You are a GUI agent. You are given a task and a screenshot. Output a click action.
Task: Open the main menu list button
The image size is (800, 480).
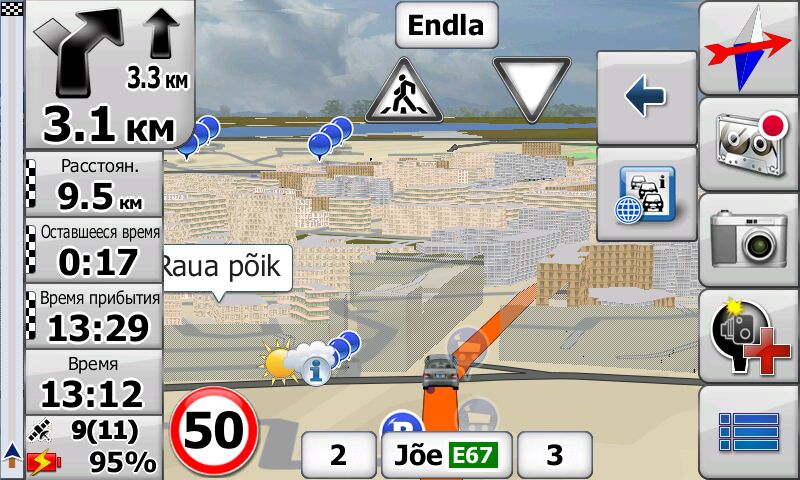749,431
